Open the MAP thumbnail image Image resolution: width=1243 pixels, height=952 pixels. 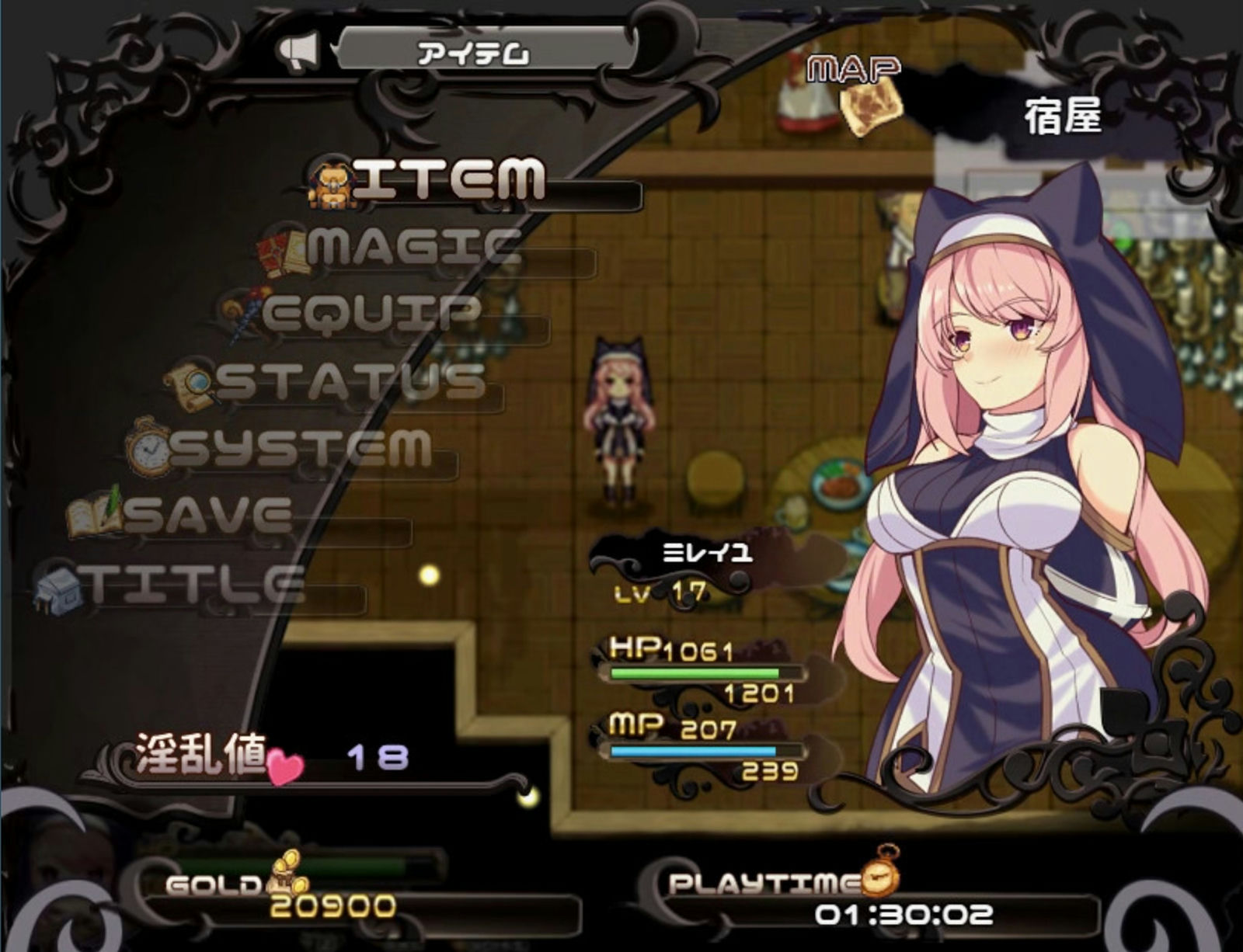tap(870, 108)
